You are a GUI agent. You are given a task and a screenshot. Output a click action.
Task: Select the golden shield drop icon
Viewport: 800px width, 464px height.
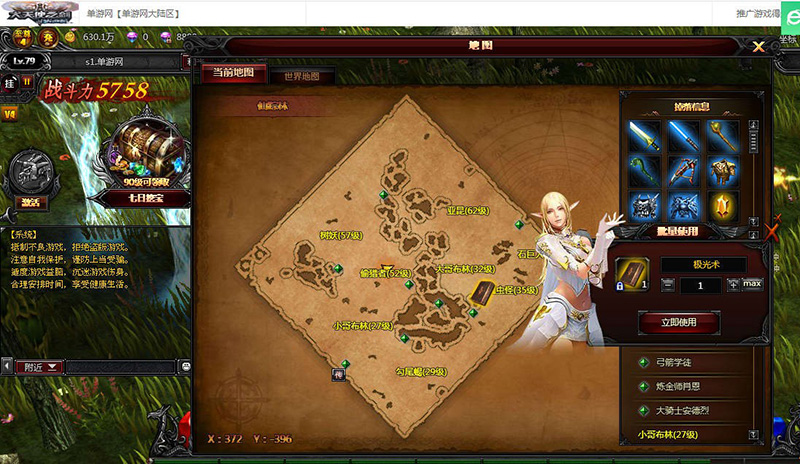click(x=723, y=205)
